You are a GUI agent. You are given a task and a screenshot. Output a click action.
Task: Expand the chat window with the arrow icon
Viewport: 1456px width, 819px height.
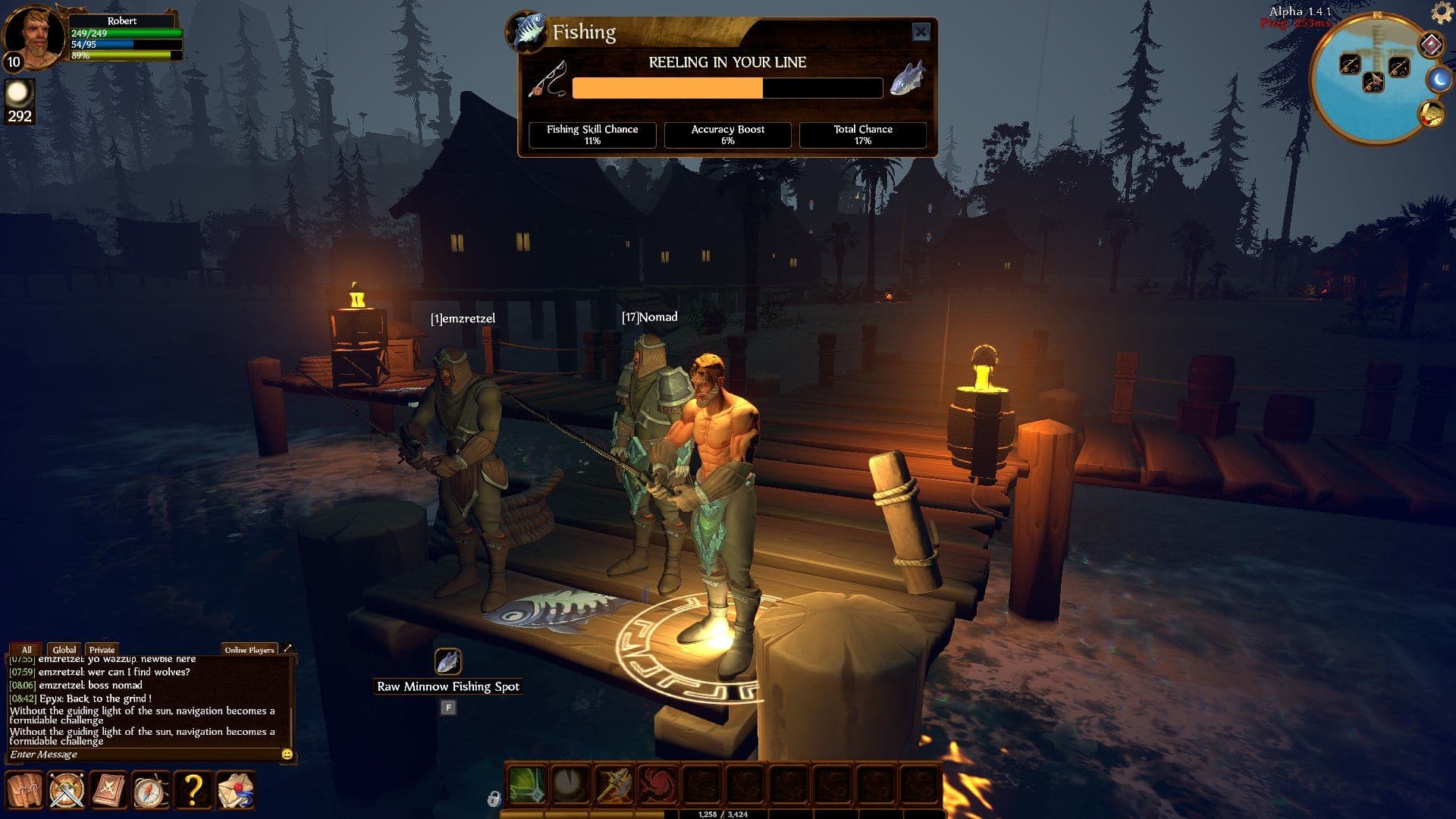tap(287, 649)
